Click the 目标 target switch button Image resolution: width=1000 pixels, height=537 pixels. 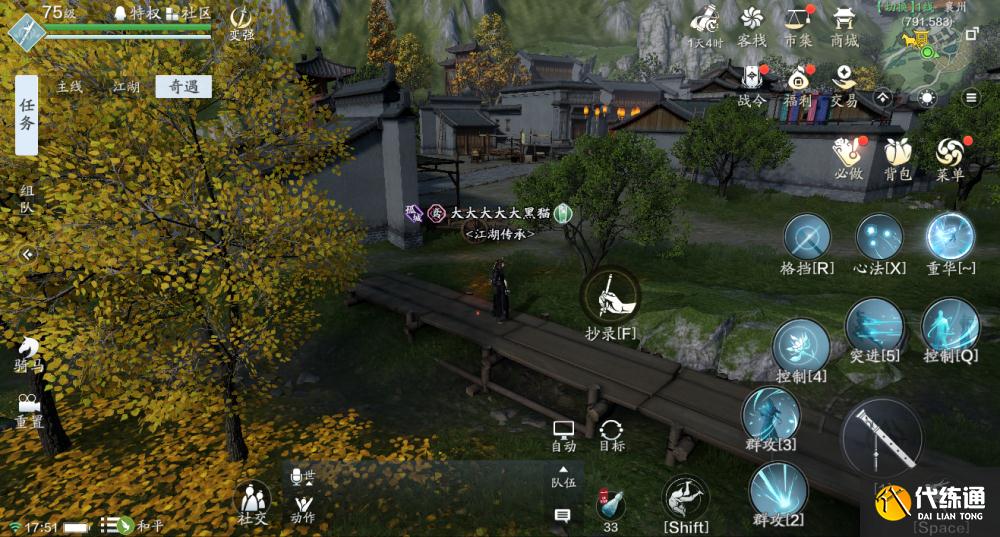point(611,435)
